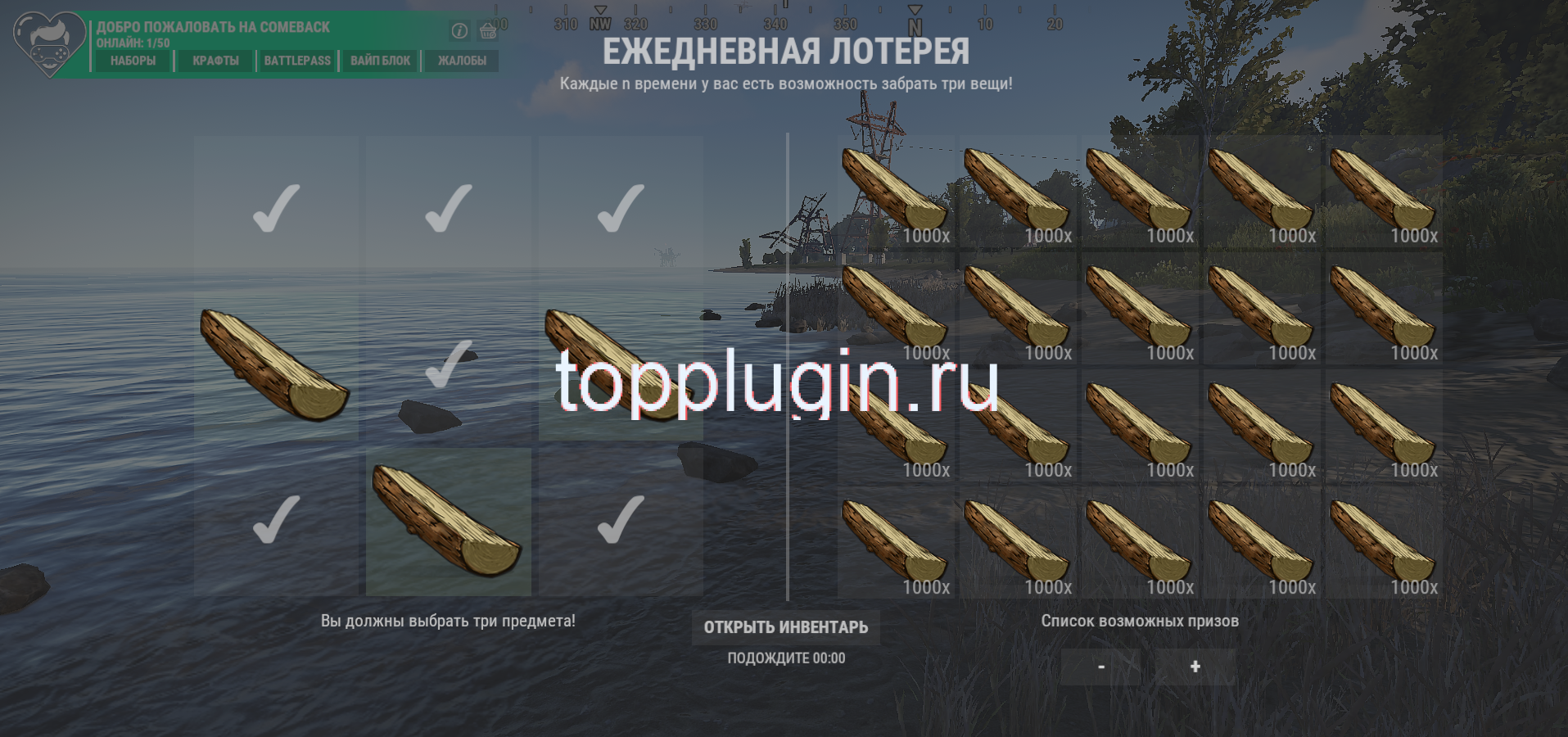Open the ЖАЛОБЫ section
The image size is (1568, 737).
point(461,60)
